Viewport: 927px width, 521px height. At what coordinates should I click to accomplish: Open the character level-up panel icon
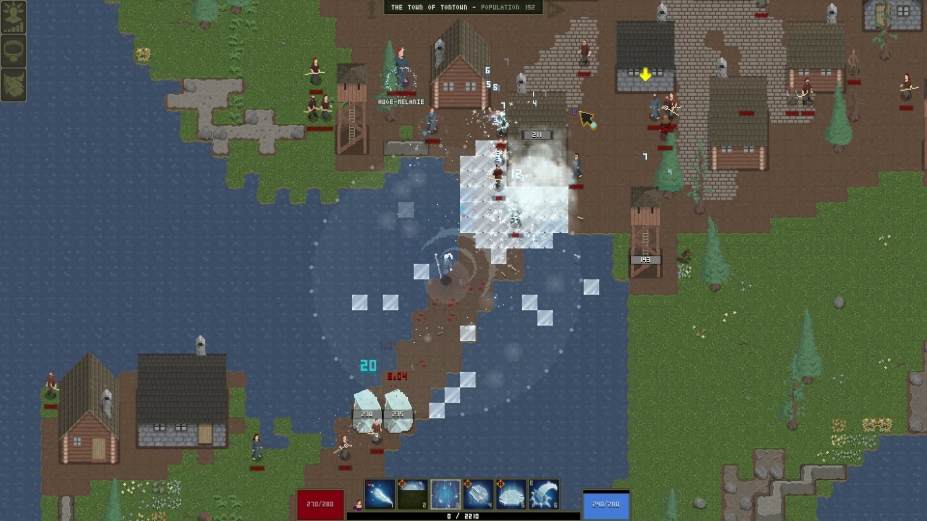pos(13,18)
